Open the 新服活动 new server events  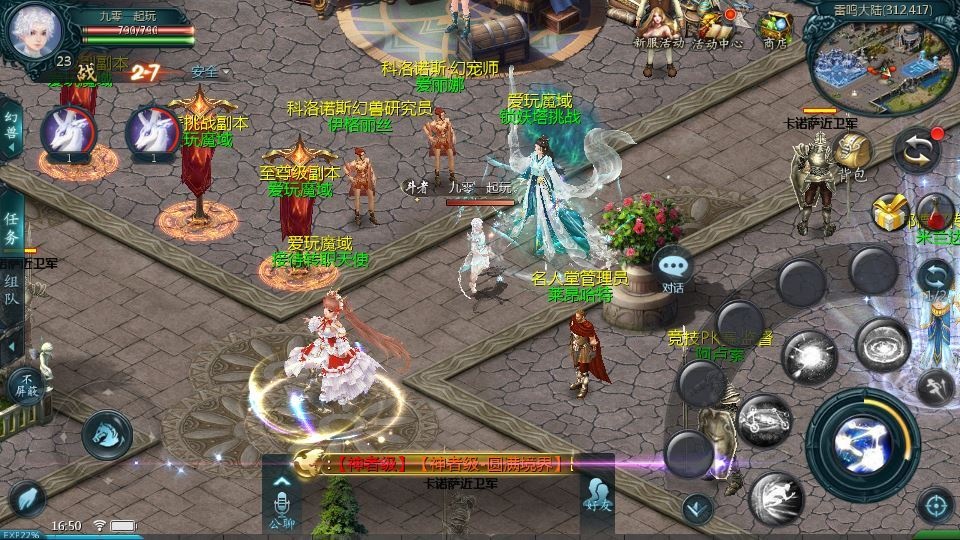(x=659, y=27)
